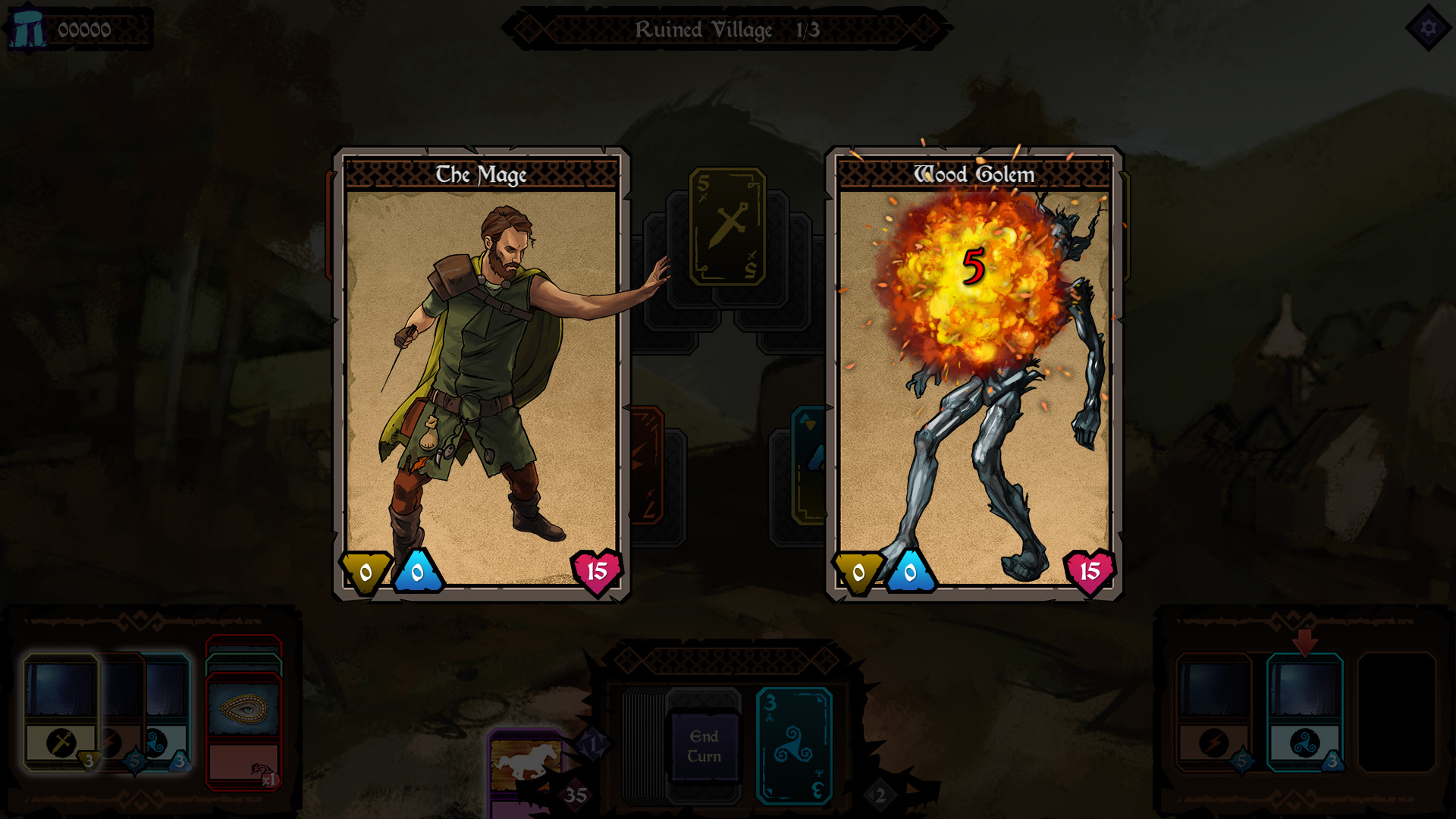Click the settings gear in the top-right corner
This screenshot has width=1456, height=819.
pyautogui.click(x=1428, y=28)
